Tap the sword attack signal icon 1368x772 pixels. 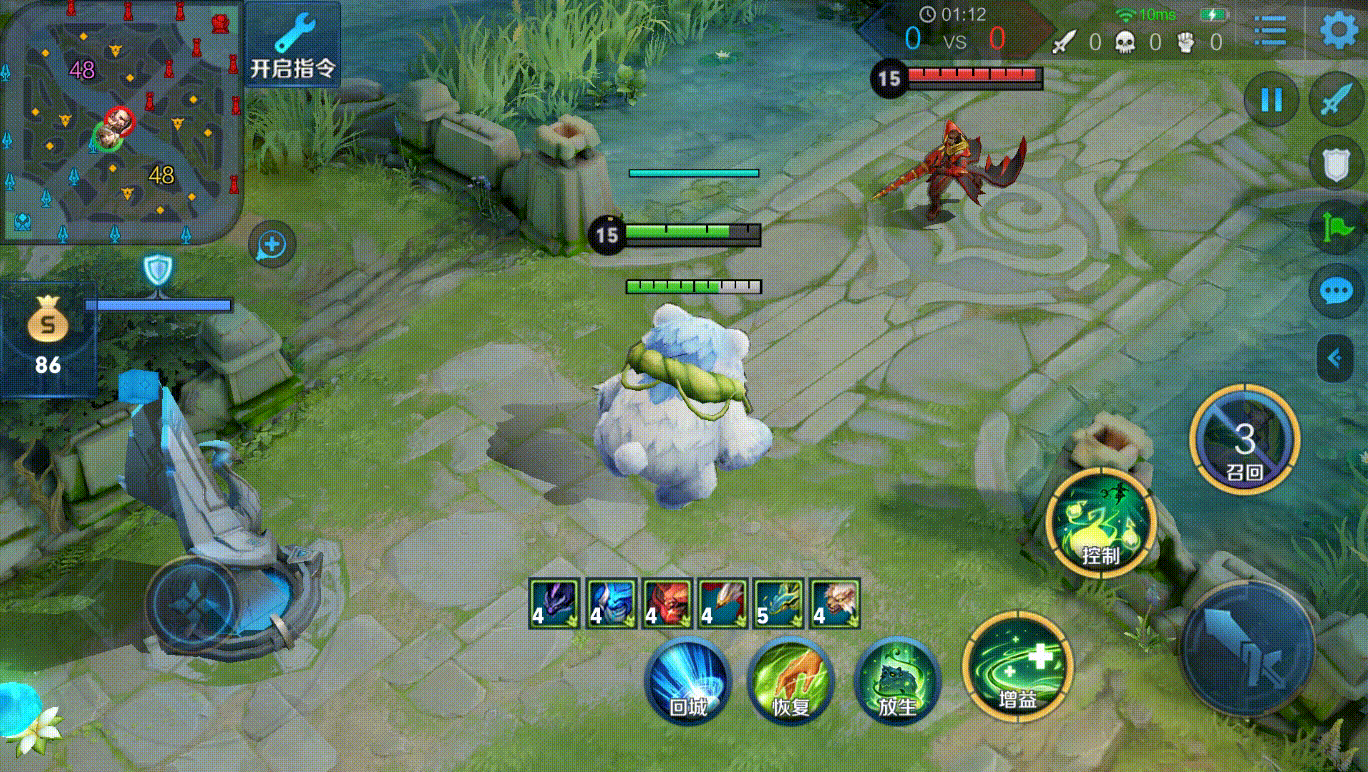[1336, 100]
